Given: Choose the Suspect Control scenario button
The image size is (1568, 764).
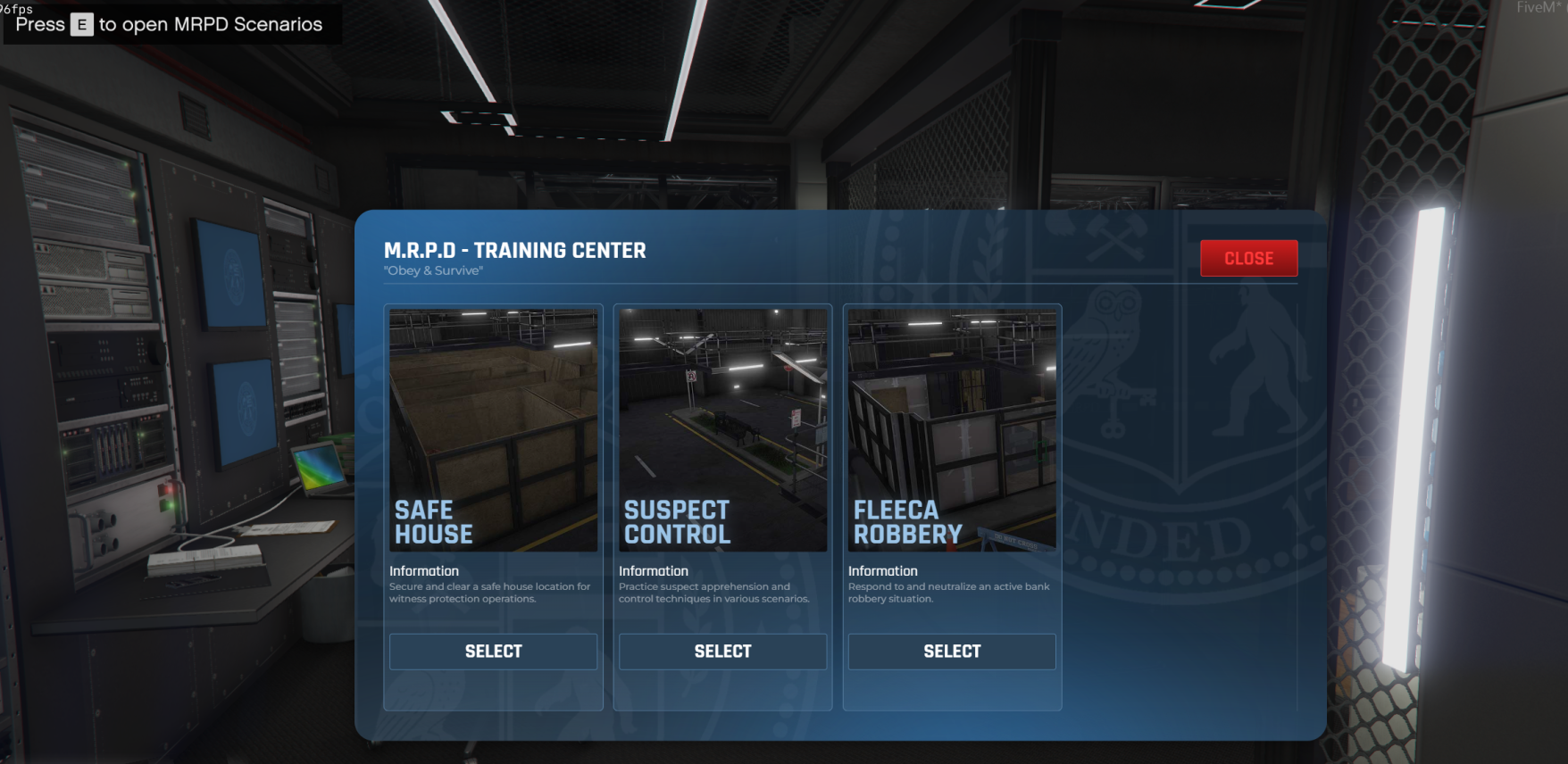Looking at the screenshot, I should coord(722,652).
